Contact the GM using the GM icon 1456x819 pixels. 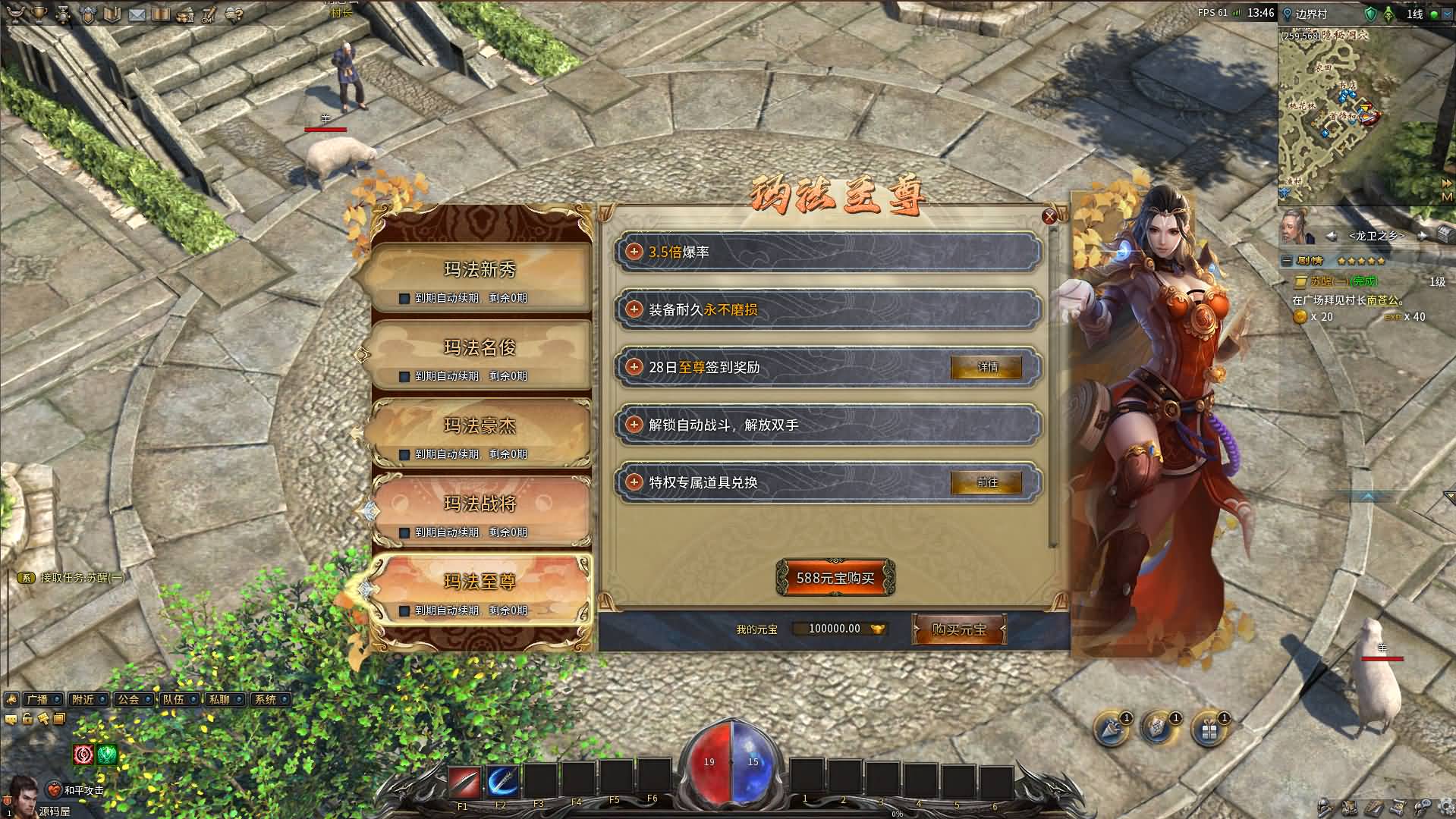coord(207,14)
